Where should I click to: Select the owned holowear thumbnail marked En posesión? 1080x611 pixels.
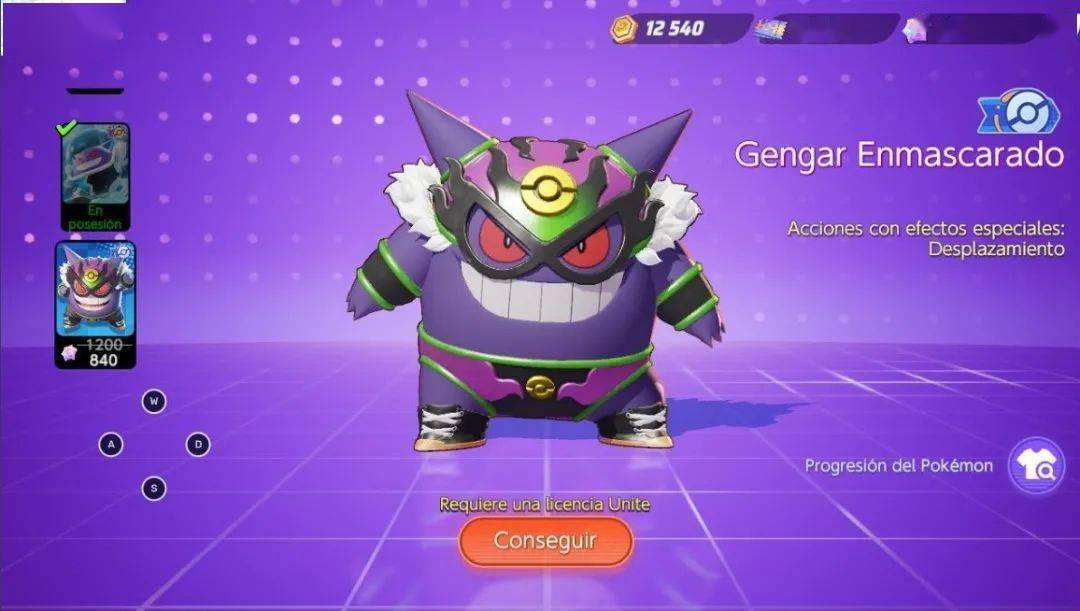coord(95,177)
